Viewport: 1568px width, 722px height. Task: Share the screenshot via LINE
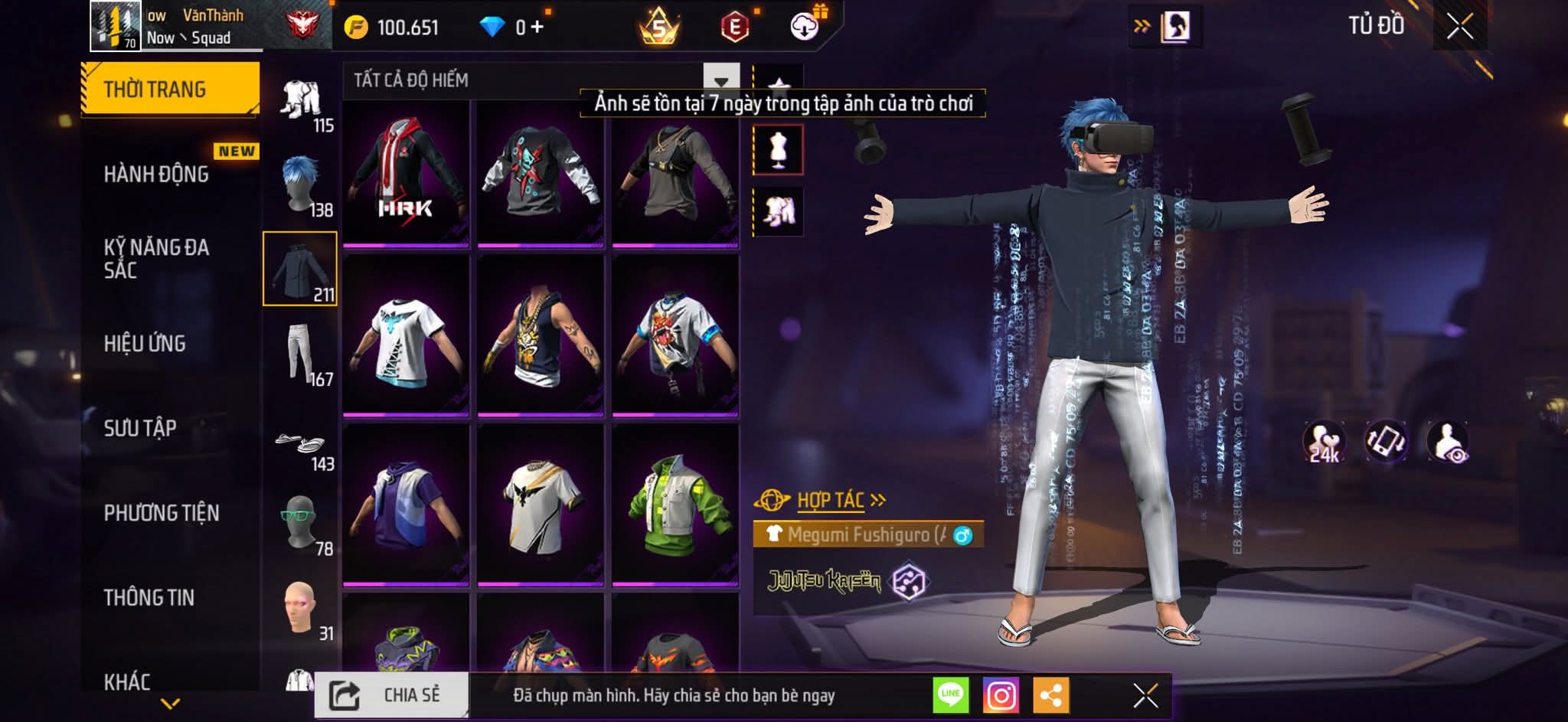pos(951,695)
